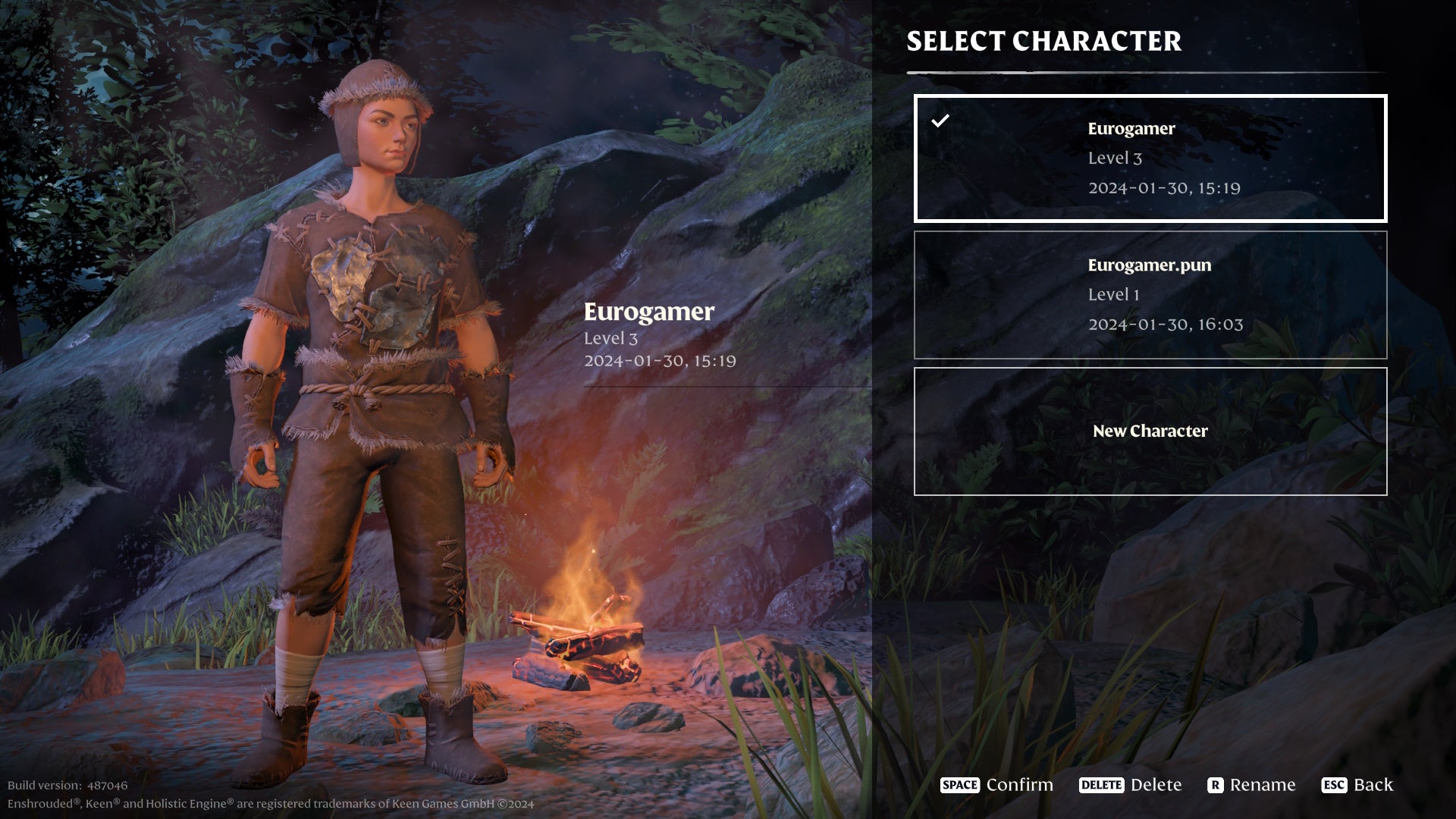Open the New Character slot
This screenshot has height=819, width=1456.
coord(1150,431)
